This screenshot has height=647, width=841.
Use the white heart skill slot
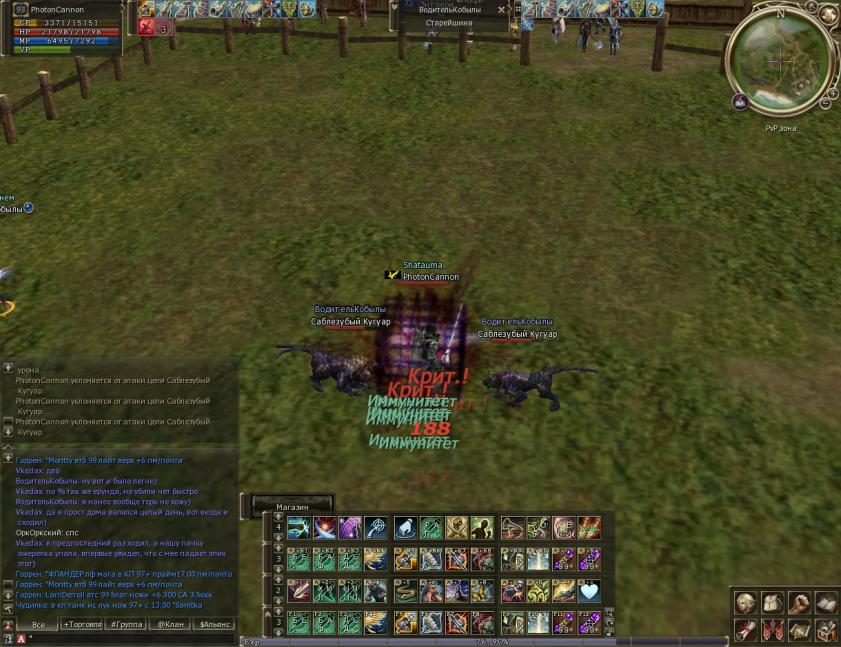(589, 590)
